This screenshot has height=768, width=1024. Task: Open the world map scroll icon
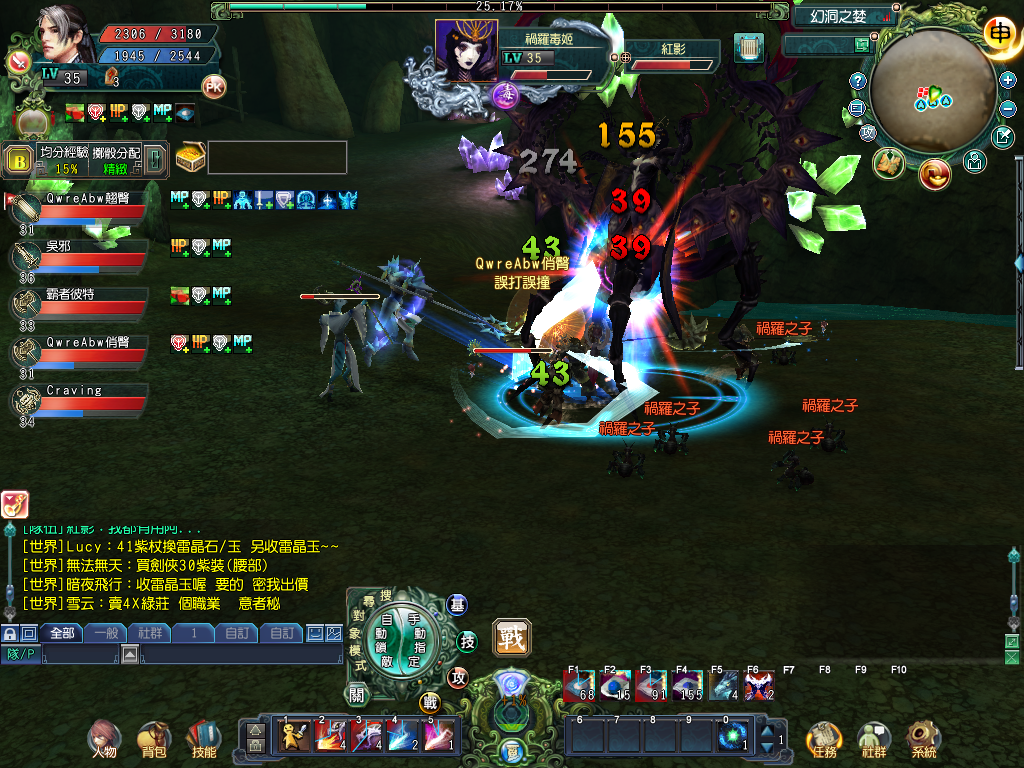click(748, 47)
